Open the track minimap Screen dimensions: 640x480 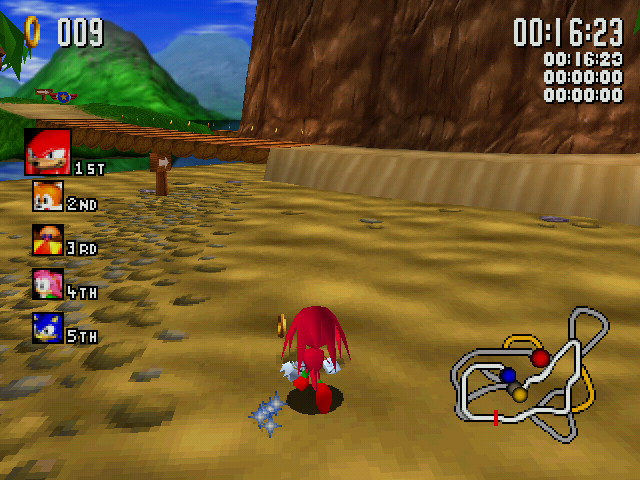coord(530,375)
